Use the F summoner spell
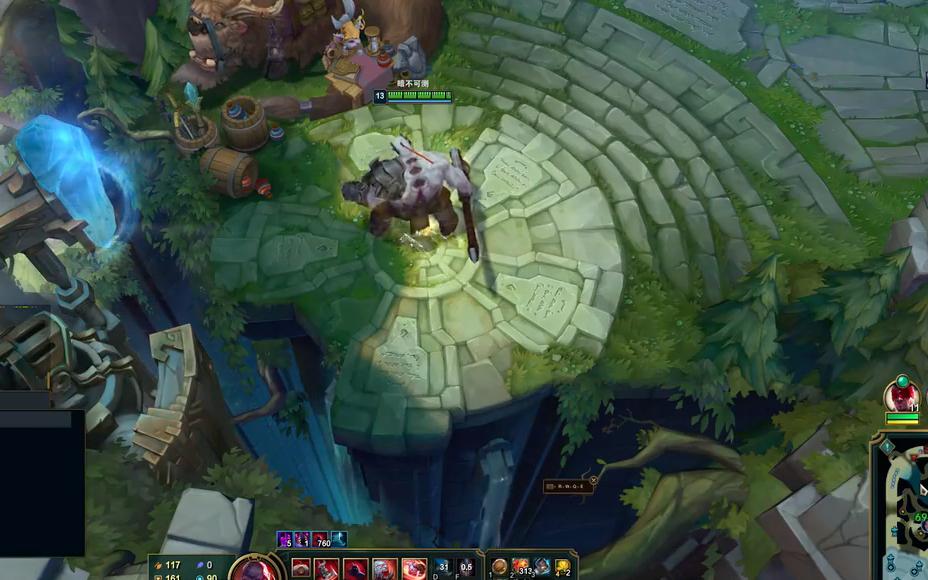 point(466,568)
